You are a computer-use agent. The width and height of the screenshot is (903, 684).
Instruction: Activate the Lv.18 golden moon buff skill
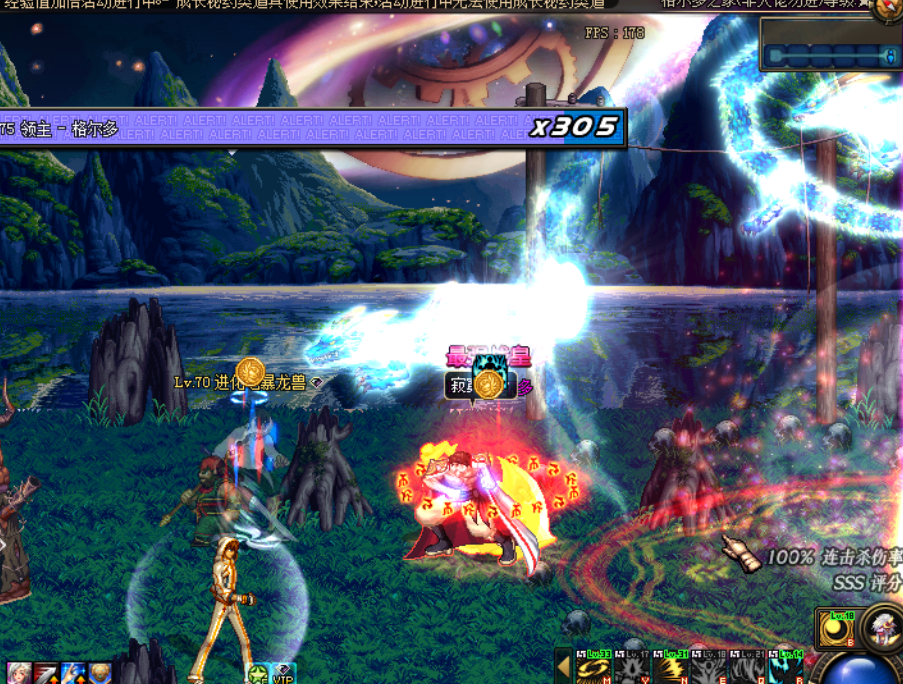[836, 628]
